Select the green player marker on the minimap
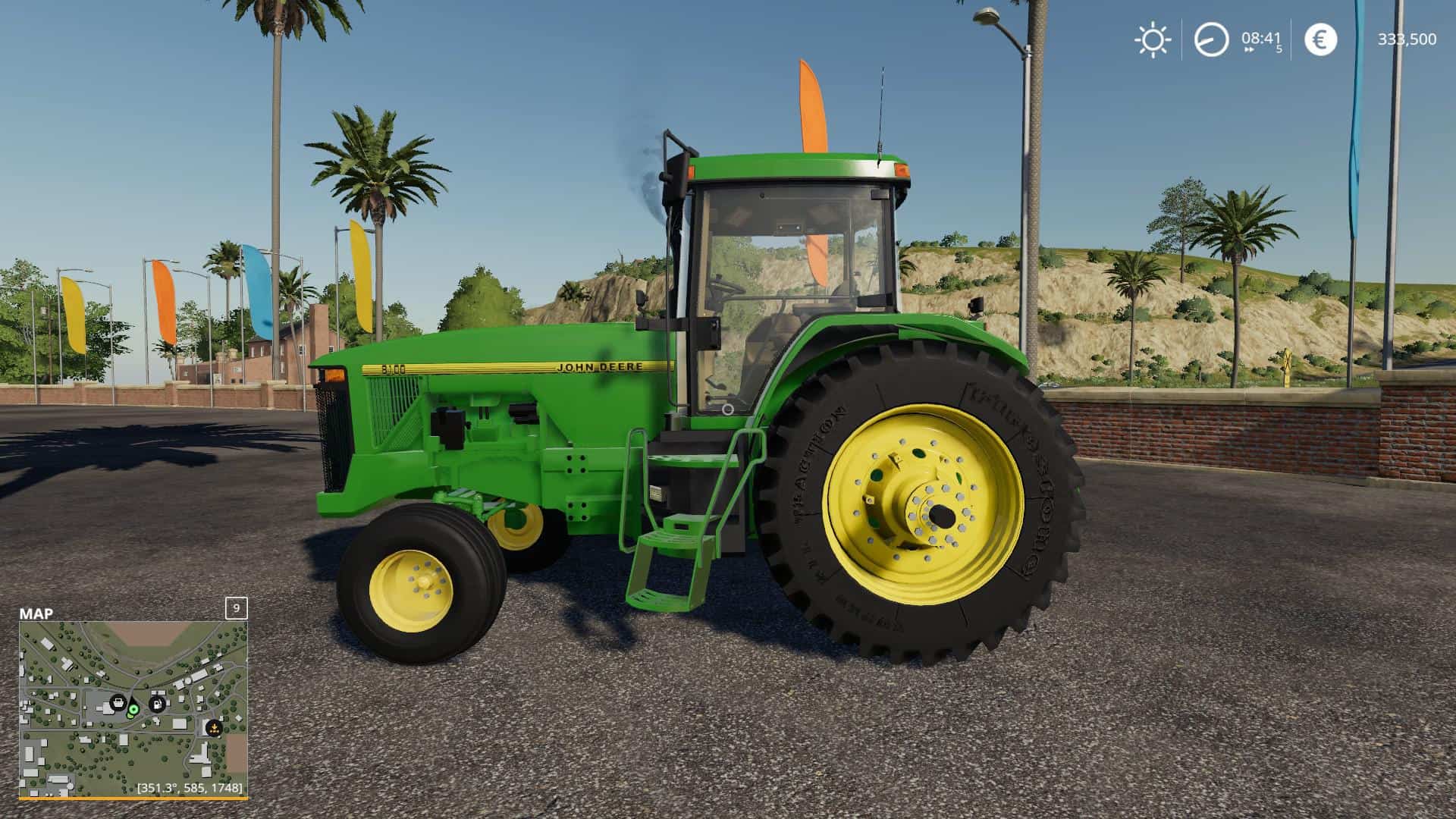 pyautogui.click(x=133, y=711)
